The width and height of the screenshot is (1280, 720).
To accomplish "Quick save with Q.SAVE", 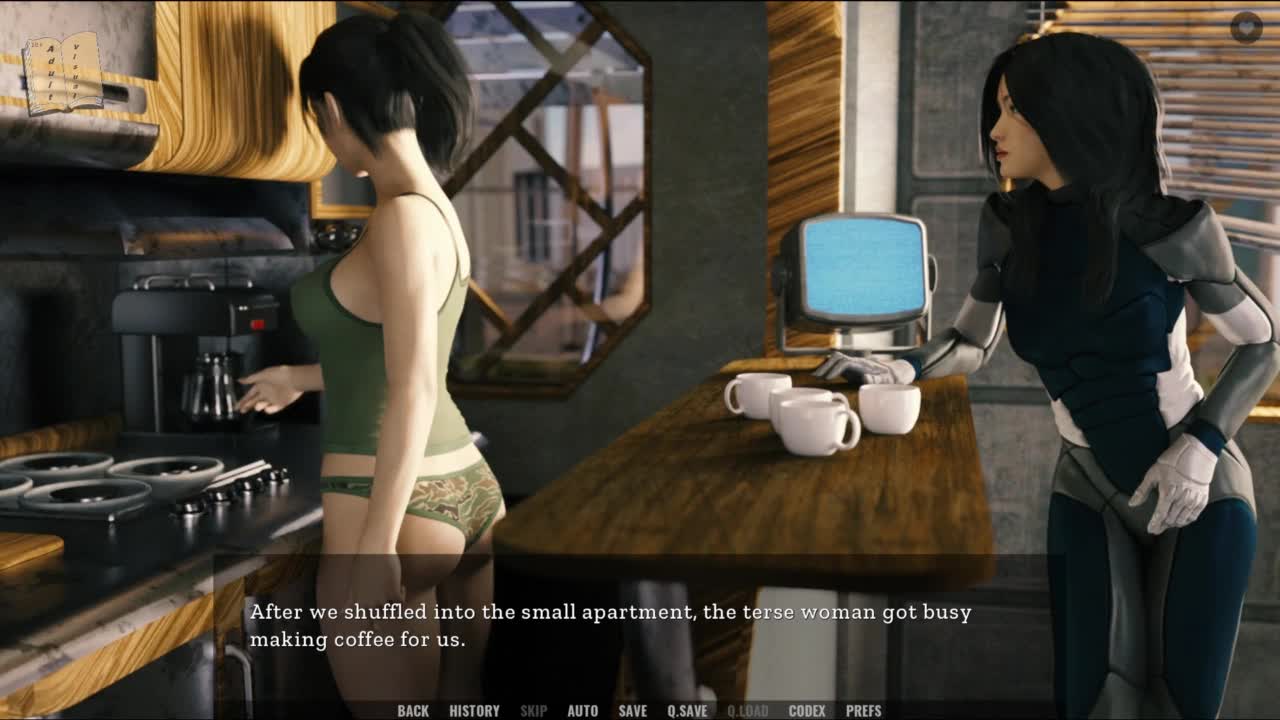I will pyautogui.click(x=687, y=711).
